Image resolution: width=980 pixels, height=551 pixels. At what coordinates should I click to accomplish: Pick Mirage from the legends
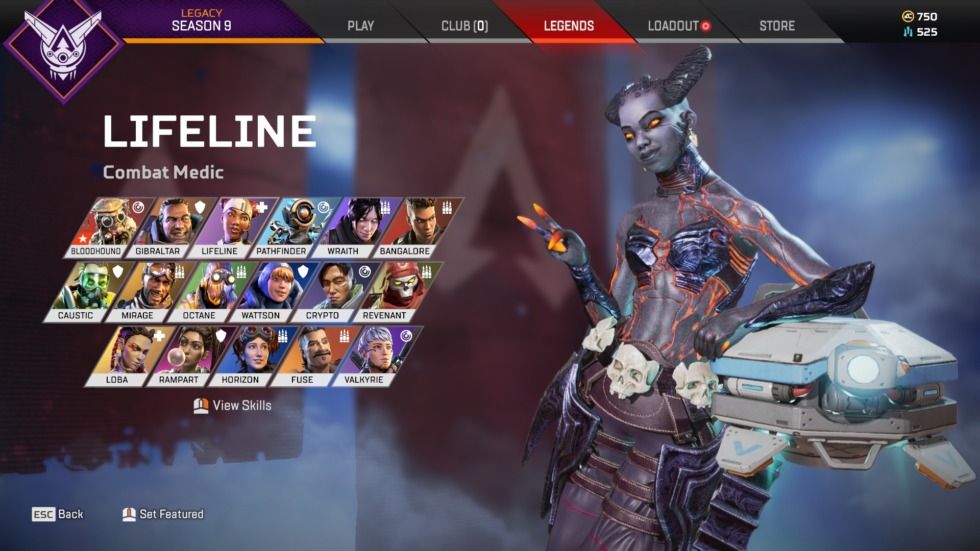143,290
